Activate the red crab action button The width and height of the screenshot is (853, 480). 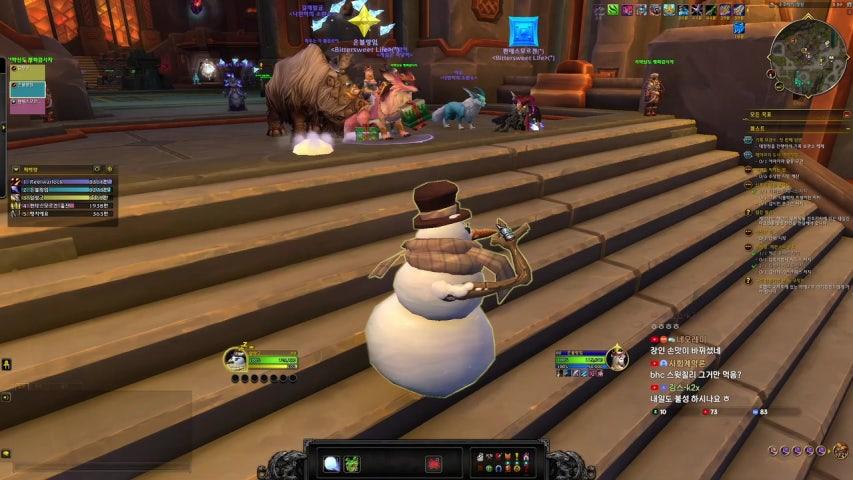[434, 463]
